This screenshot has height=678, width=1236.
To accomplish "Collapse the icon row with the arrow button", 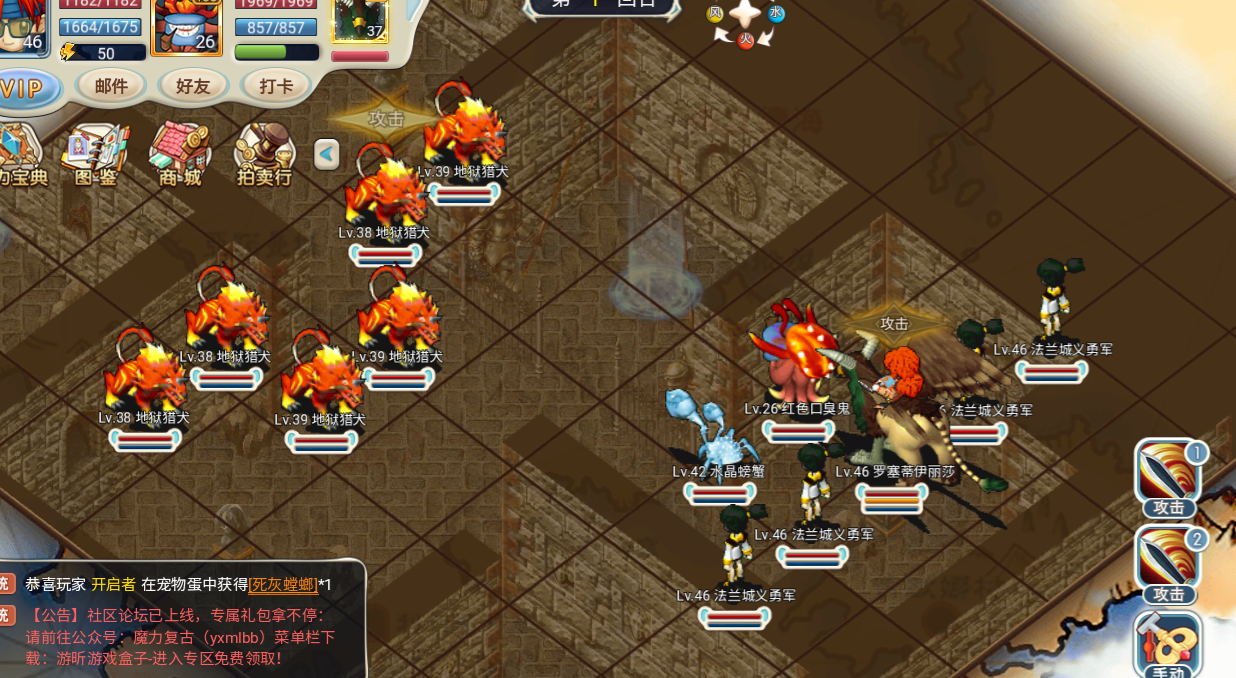I will tap(327, 154).
